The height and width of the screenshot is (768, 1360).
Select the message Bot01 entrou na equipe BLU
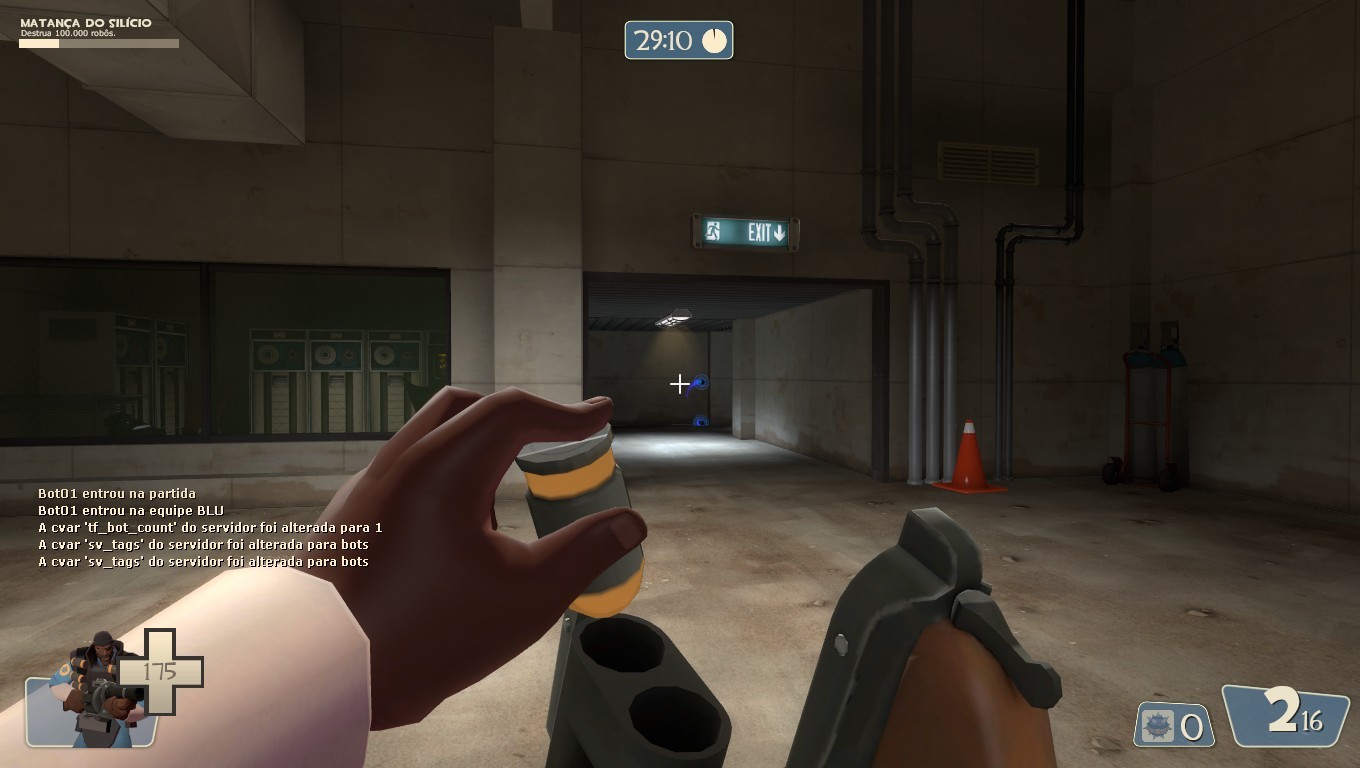pos(130,510)
